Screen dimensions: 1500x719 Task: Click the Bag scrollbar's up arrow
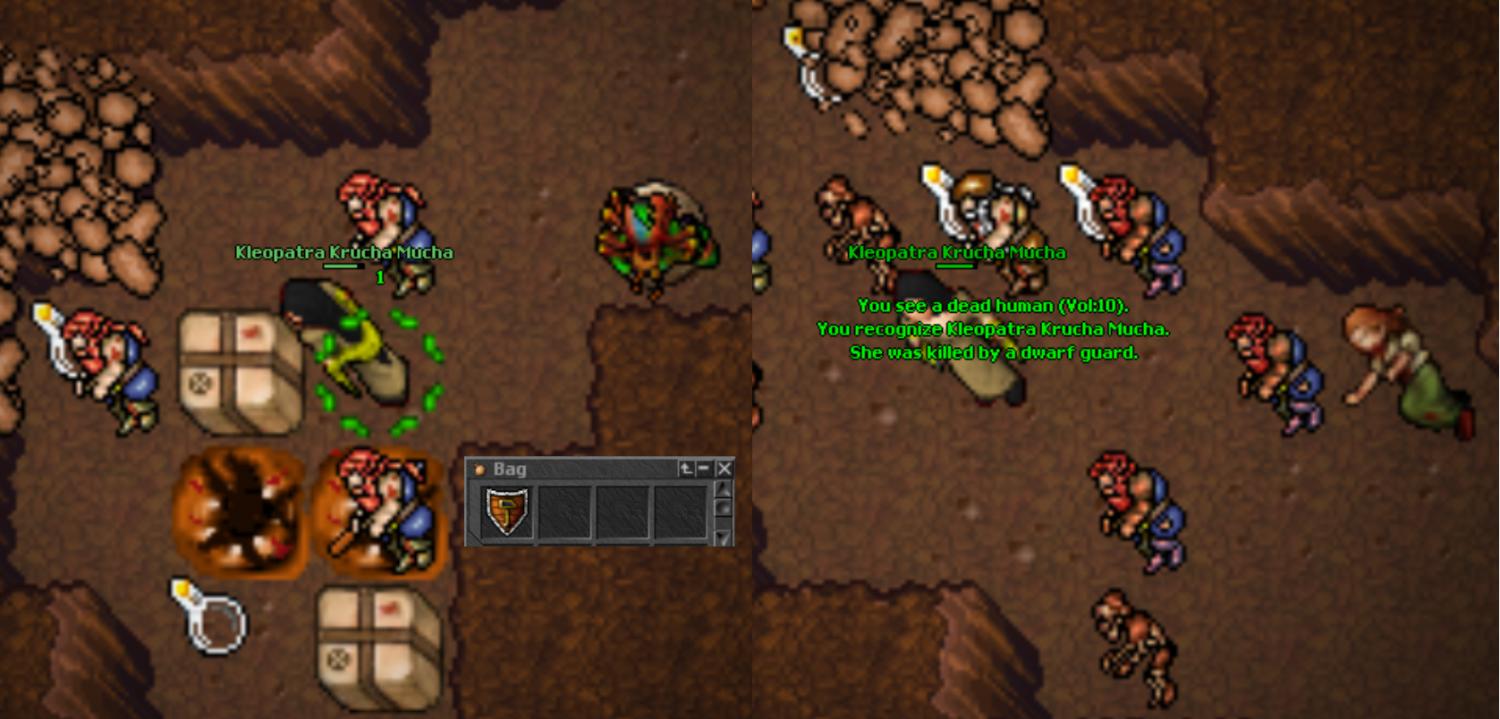click(725, 489)
